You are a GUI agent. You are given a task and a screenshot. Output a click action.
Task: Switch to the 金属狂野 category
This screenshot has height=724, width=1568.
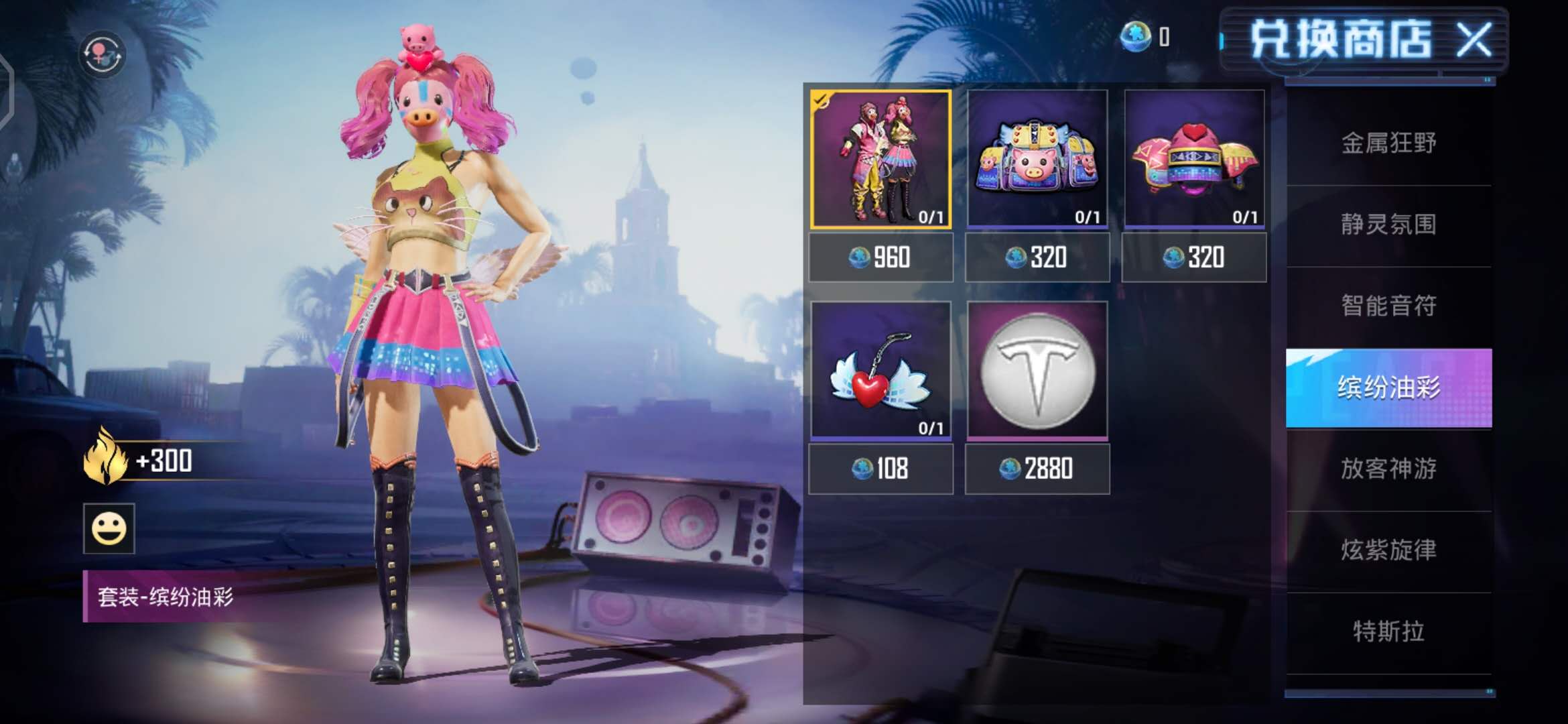[x=1388, y=143]
